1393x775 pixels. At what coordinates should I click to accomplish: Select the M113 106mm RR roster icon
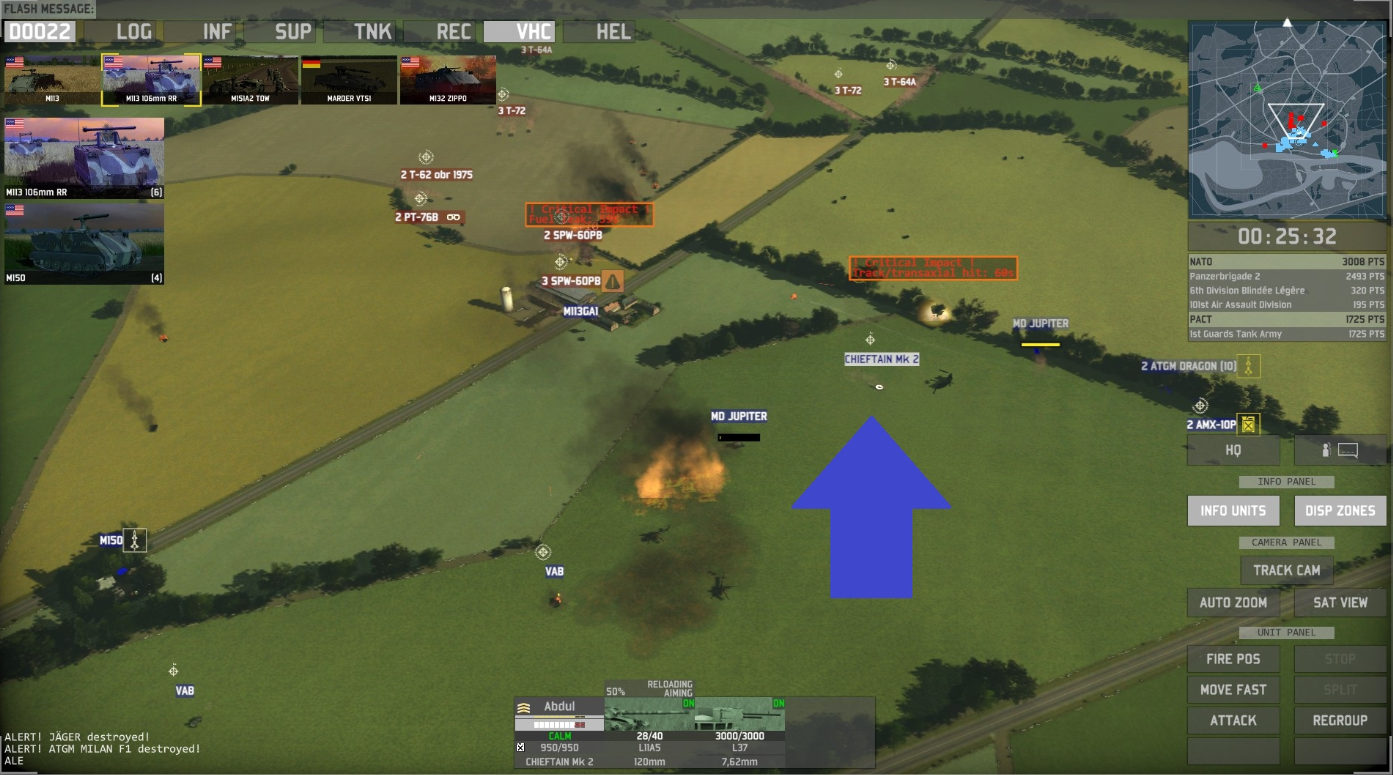(x=151, y=79)
